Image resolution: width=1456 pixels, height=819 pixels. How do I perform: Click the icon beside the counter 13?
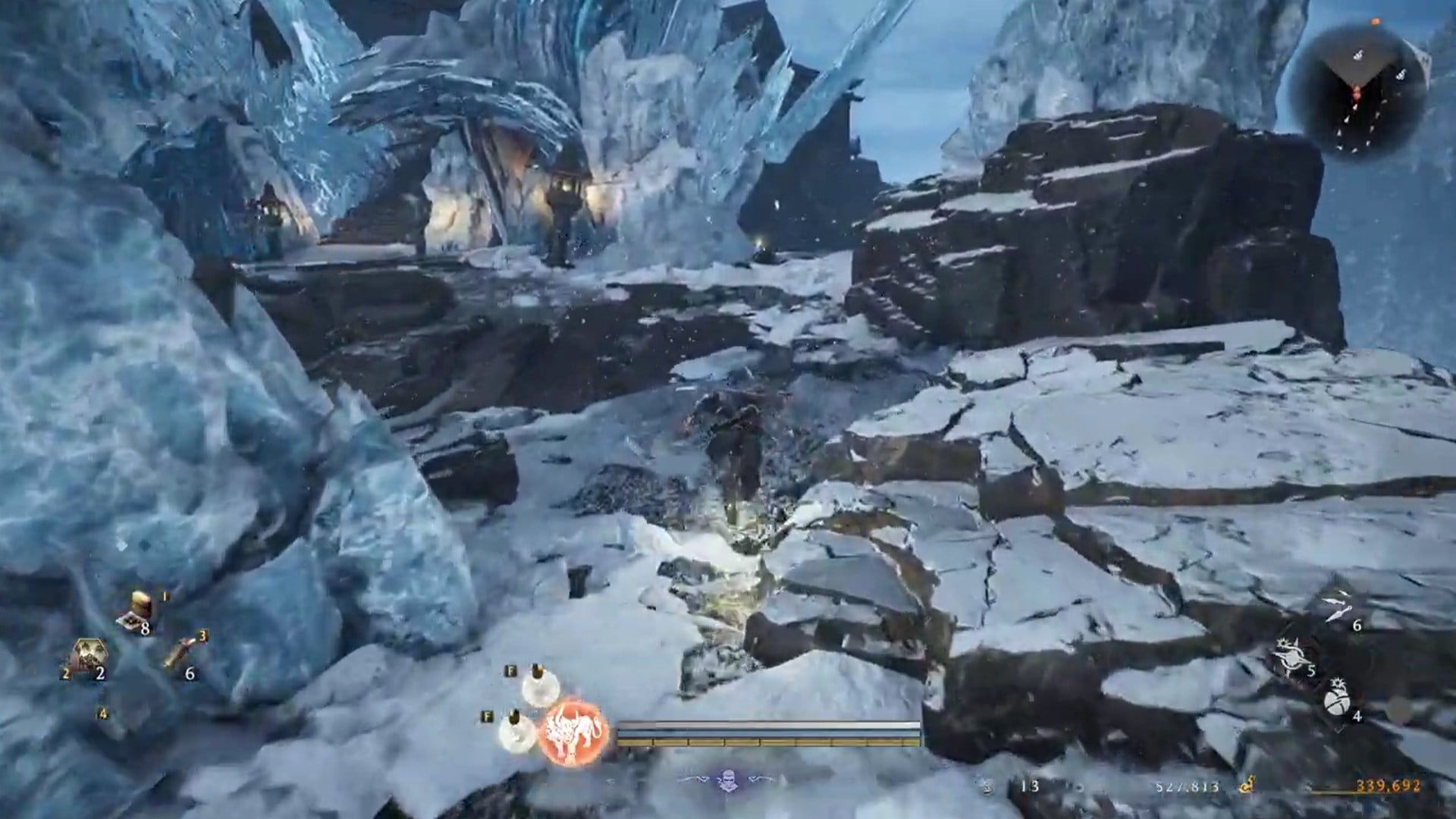987,786
